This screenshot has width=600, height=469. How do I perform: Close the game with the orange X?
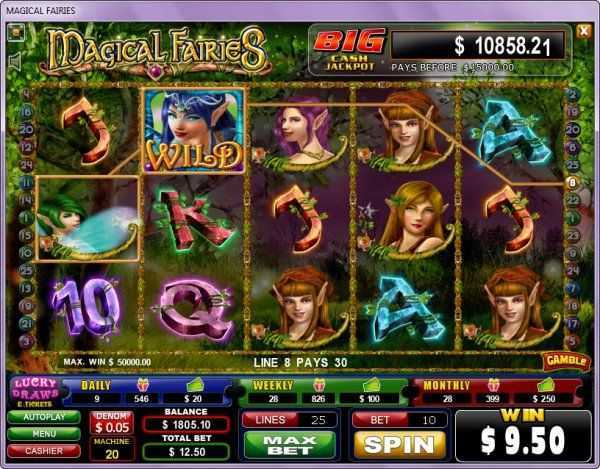coord(584,31)
